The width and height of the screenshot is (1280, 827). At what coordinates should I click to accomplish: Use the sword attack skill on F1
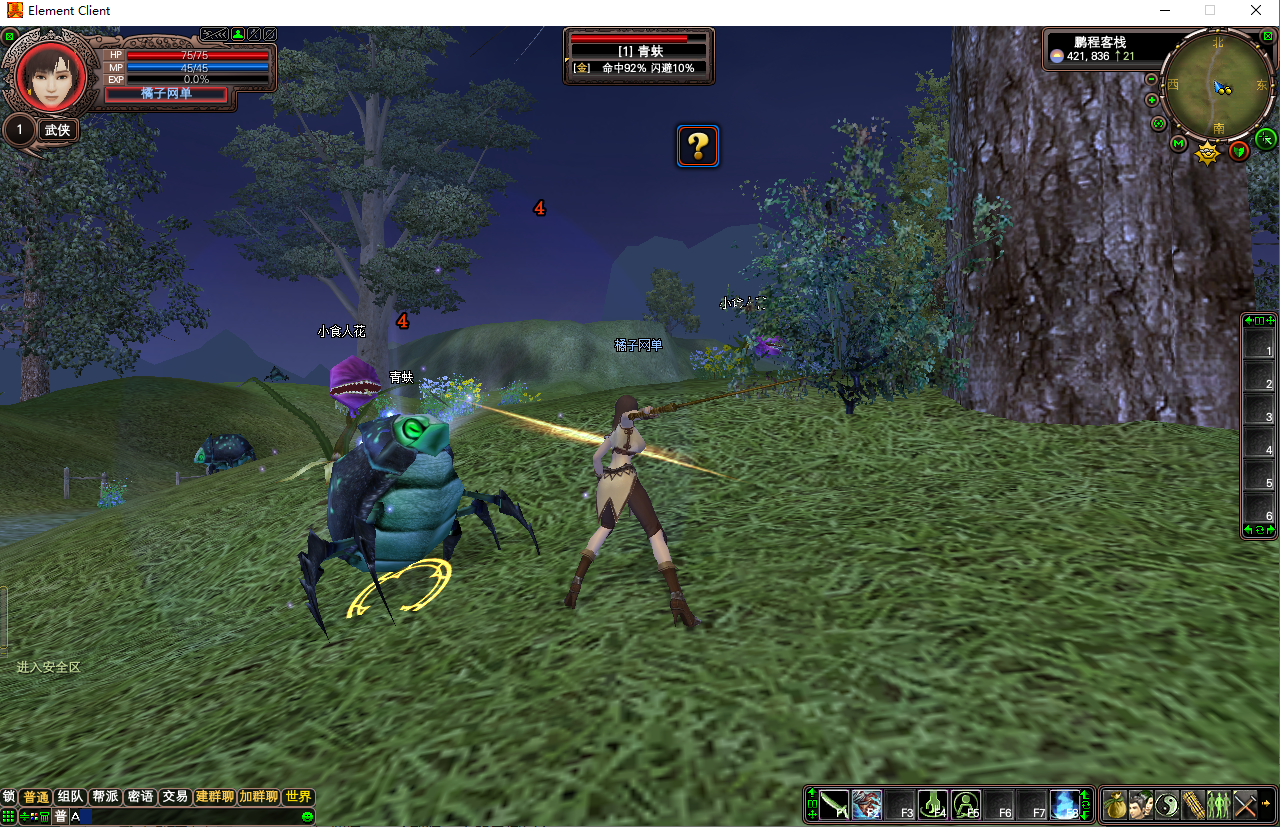[x=834, y=804]
